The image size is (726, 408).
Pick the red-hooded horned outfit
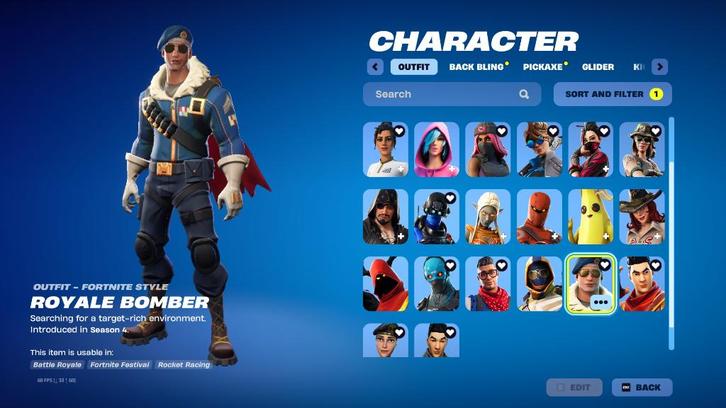[385, 283]
